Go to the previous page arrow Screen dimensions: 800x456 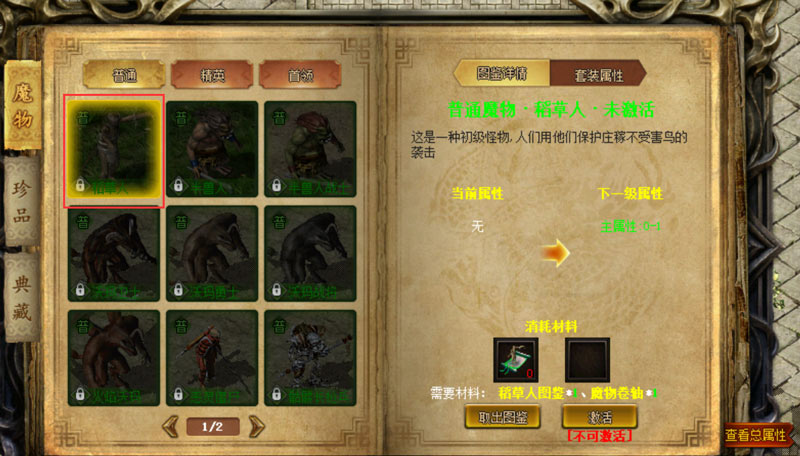pos(167,427)
